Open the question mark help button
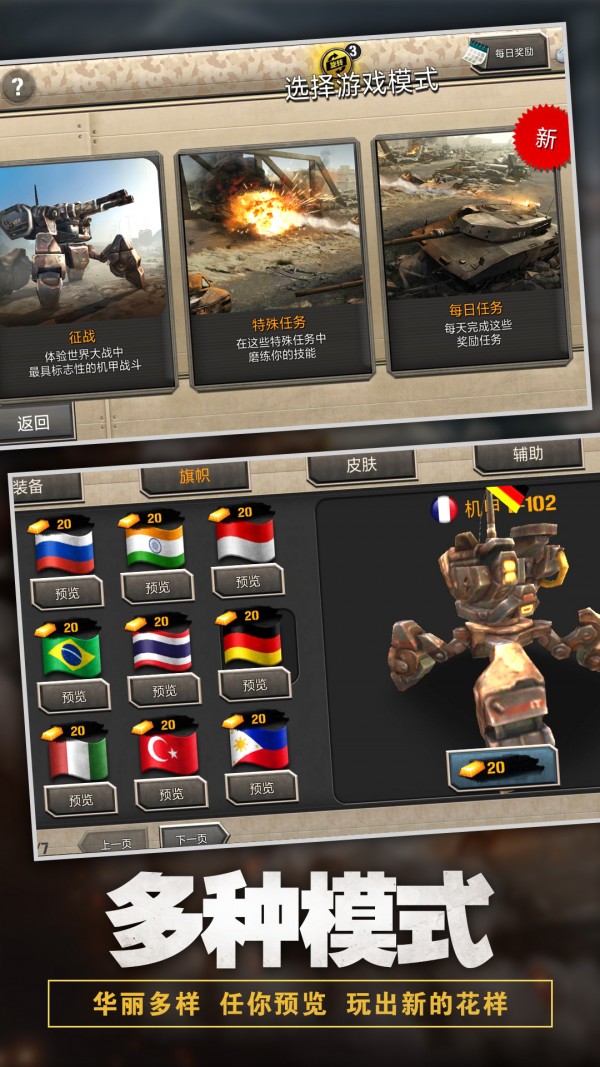This screenshot has width=600, height=1067. click(x=17, y=86)
